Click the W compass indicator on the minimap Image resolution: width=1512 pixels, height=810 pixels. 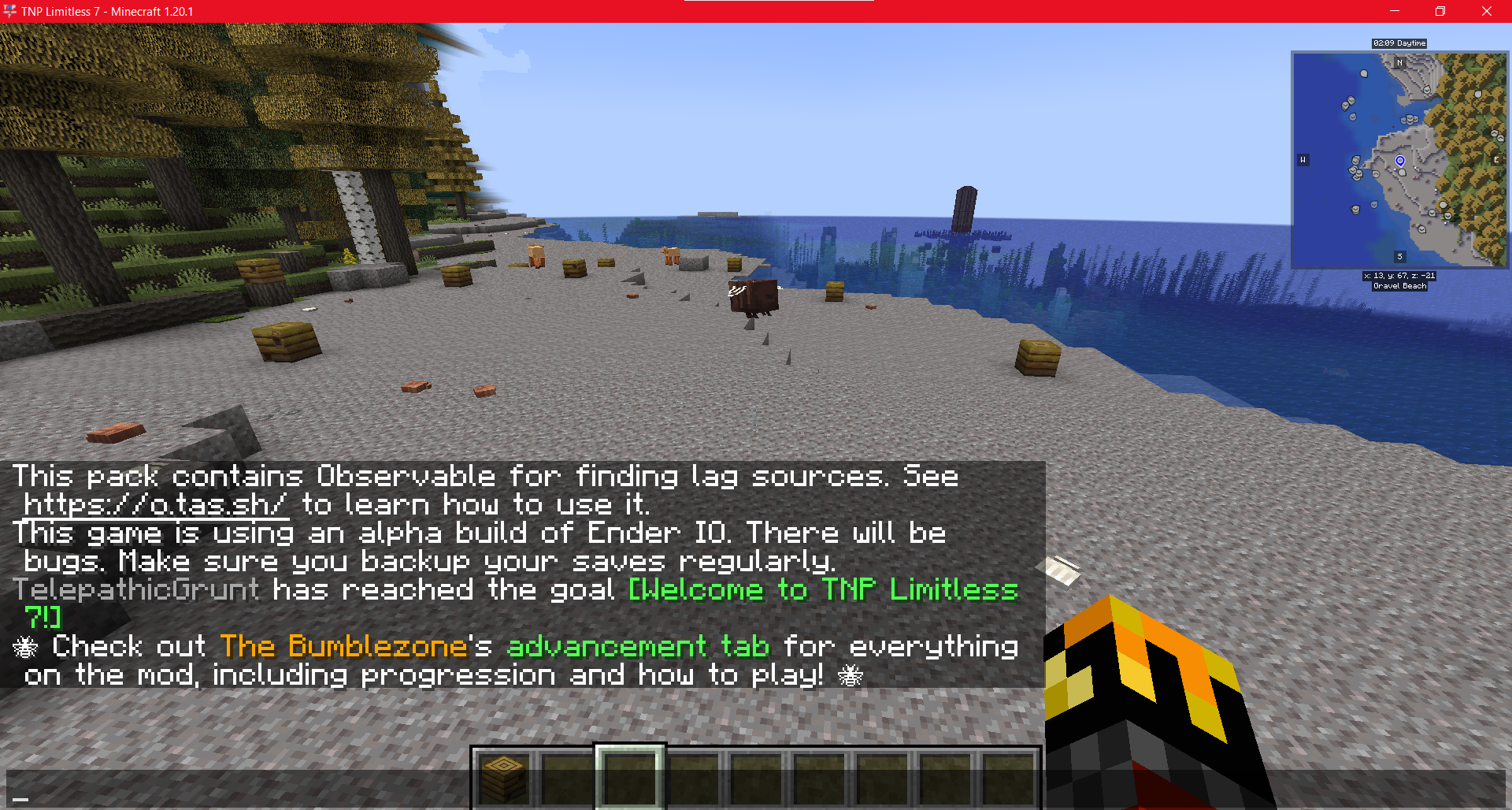pyautogui.click(x=1304, y=159)
